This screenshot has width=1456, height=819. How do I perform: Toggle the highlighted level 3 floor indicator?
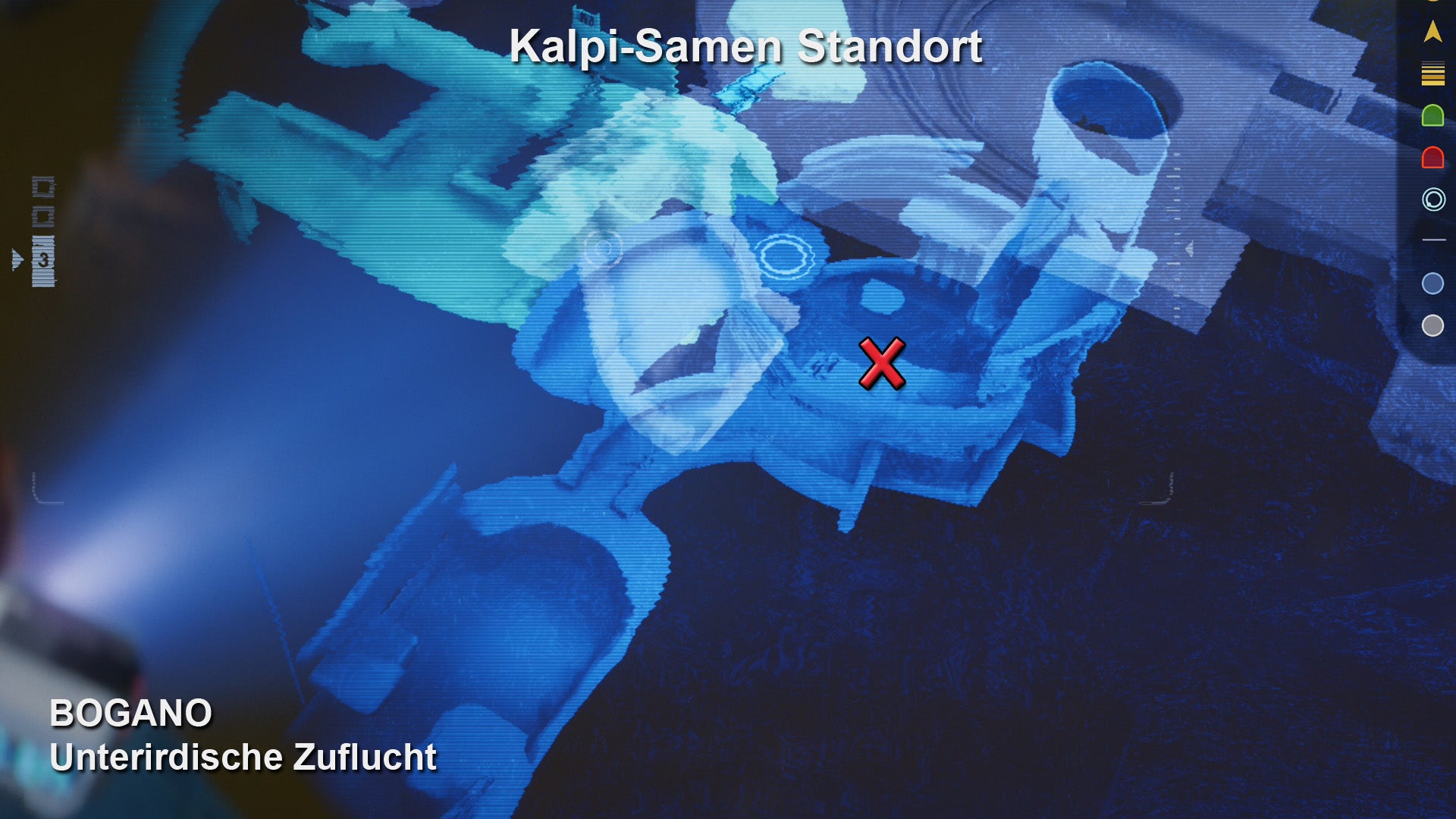tap(43, 259)
